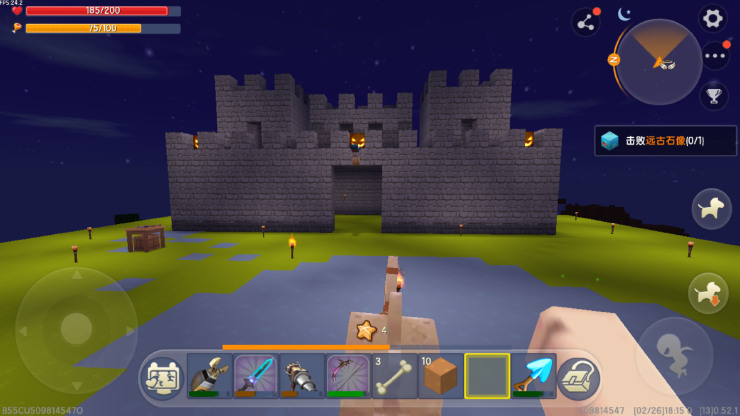This screenshot has width=740, height=416.
Task: Select the brown dirt block slot
Action: (x=440, y=377)
